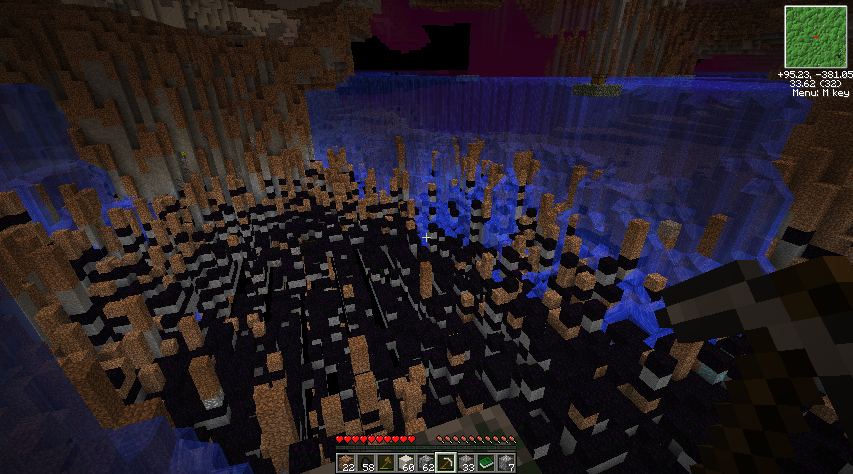Select the dirt stack of 22
Image resolution: width=853 pixels, height=474 pixels.
(347, 462)
